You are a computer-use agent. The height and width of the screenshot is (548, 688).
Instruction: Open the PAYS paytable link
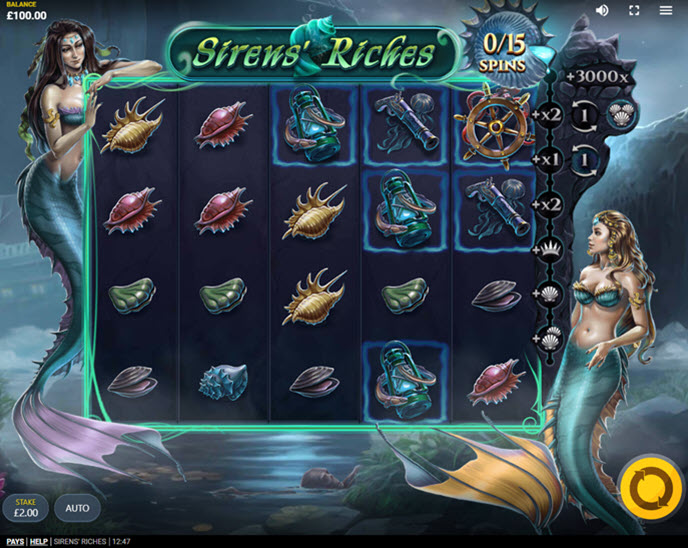pyautogui.click(x=15, y=542)
